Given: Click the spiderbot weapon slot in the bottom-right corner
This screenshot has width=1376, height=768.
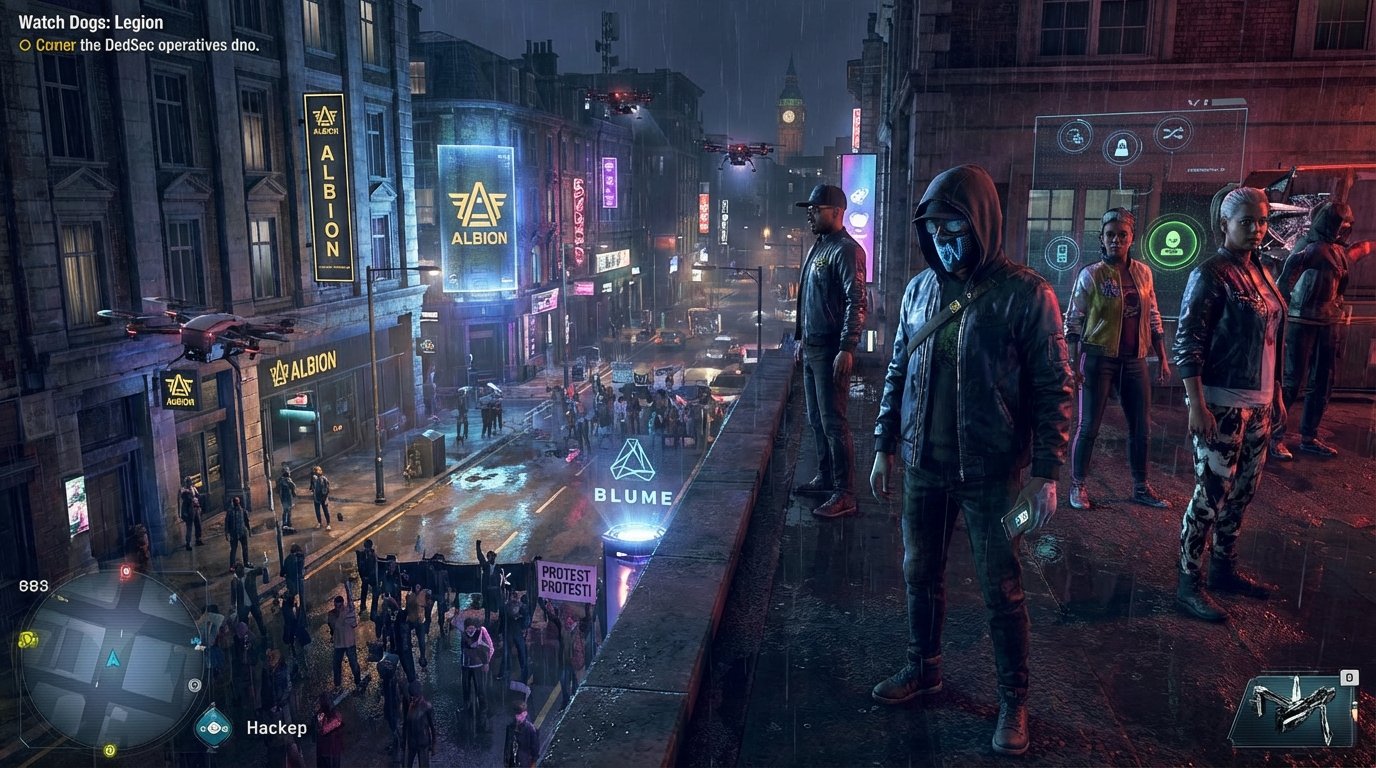Looking at the screenshot, I should (x=1295, y=710).
